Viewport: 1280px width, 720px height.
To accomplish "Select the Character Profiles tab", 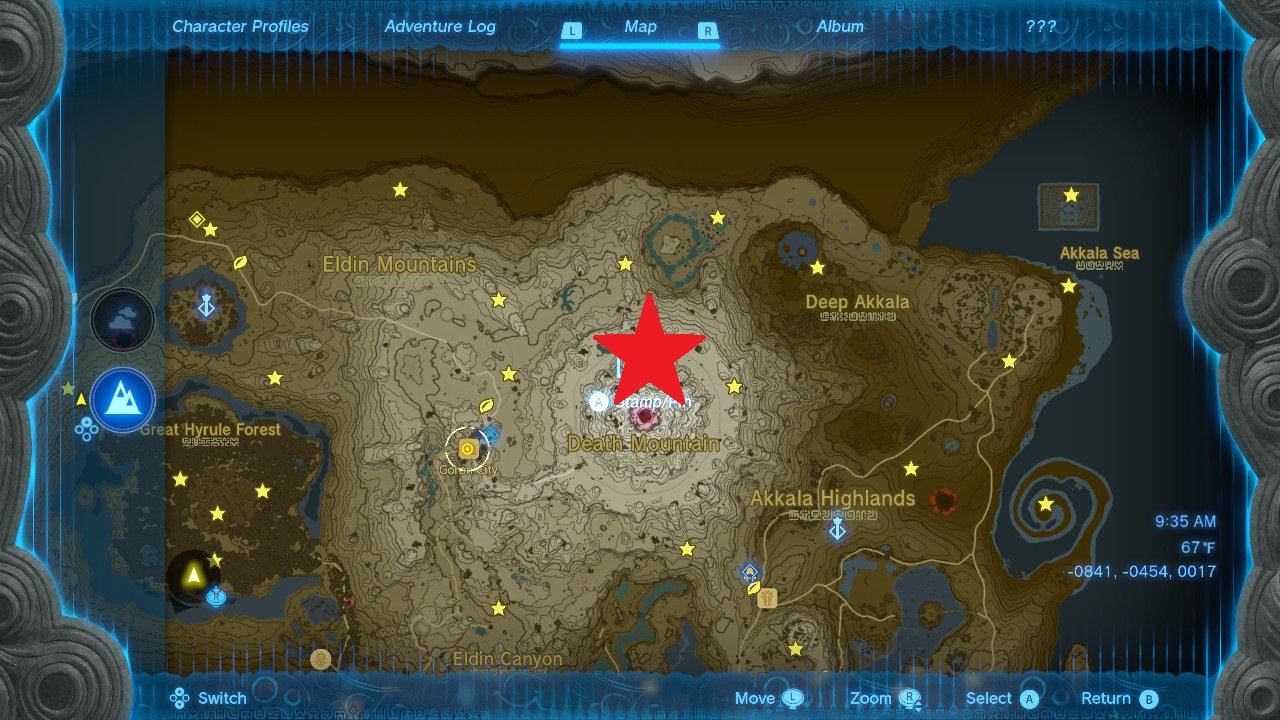I will click(240, 26).
